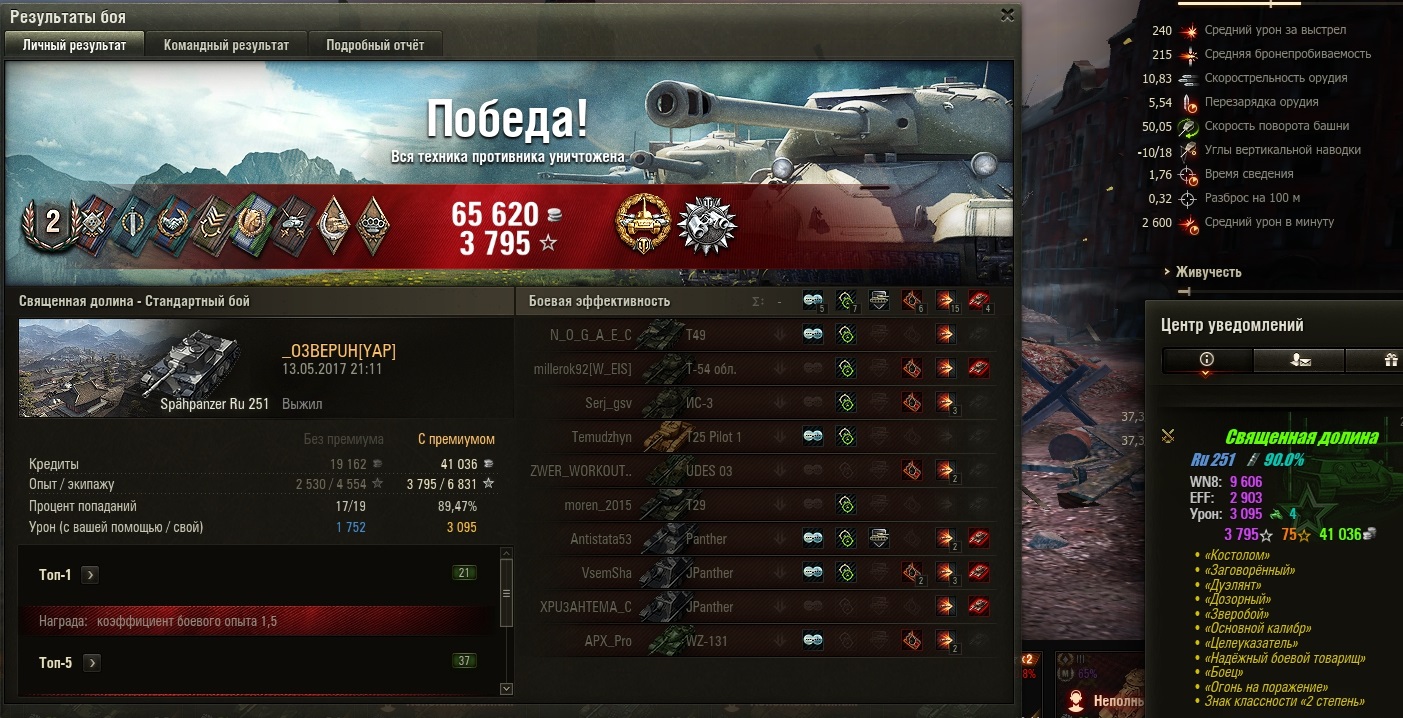Open the info tab in notification center
Image resolution: width=1403 pixels, height=718 pixels.
tap(1206, 360)
